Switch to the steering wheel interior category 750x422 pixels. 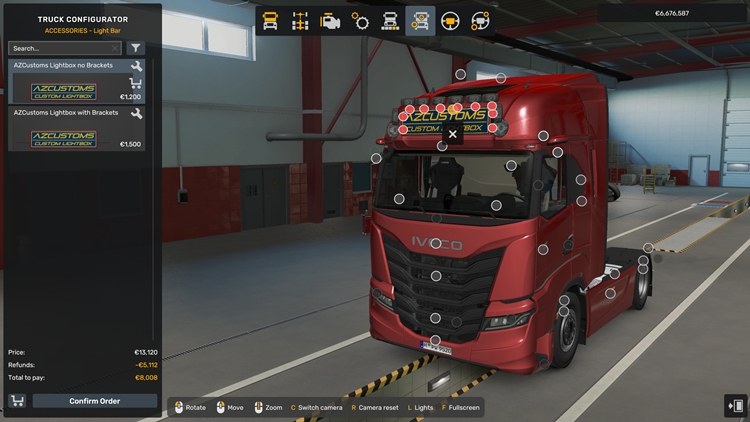tap(450, 20)
